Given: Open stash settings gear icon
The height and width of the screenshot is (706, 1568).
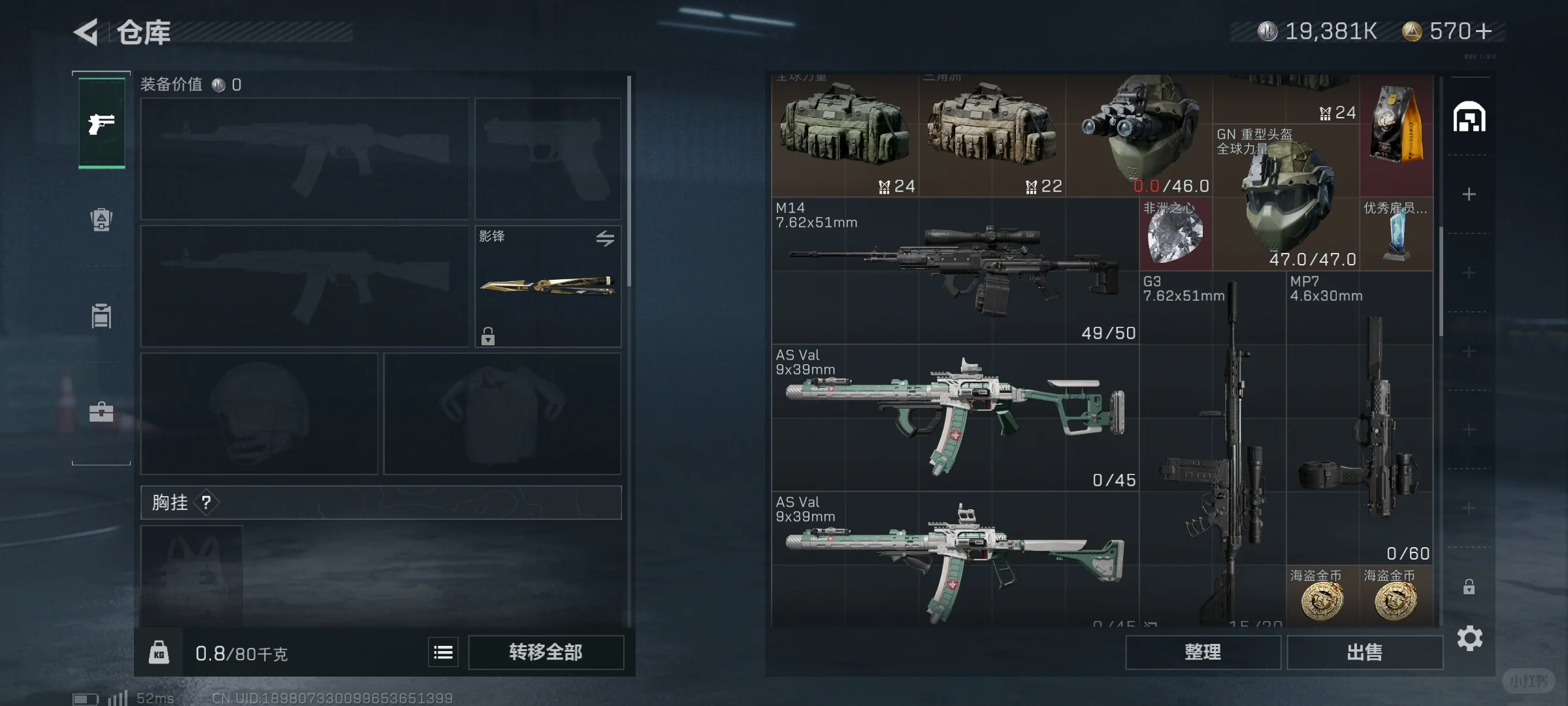Looking at the screenshot, I should [x=1469, y=638].
